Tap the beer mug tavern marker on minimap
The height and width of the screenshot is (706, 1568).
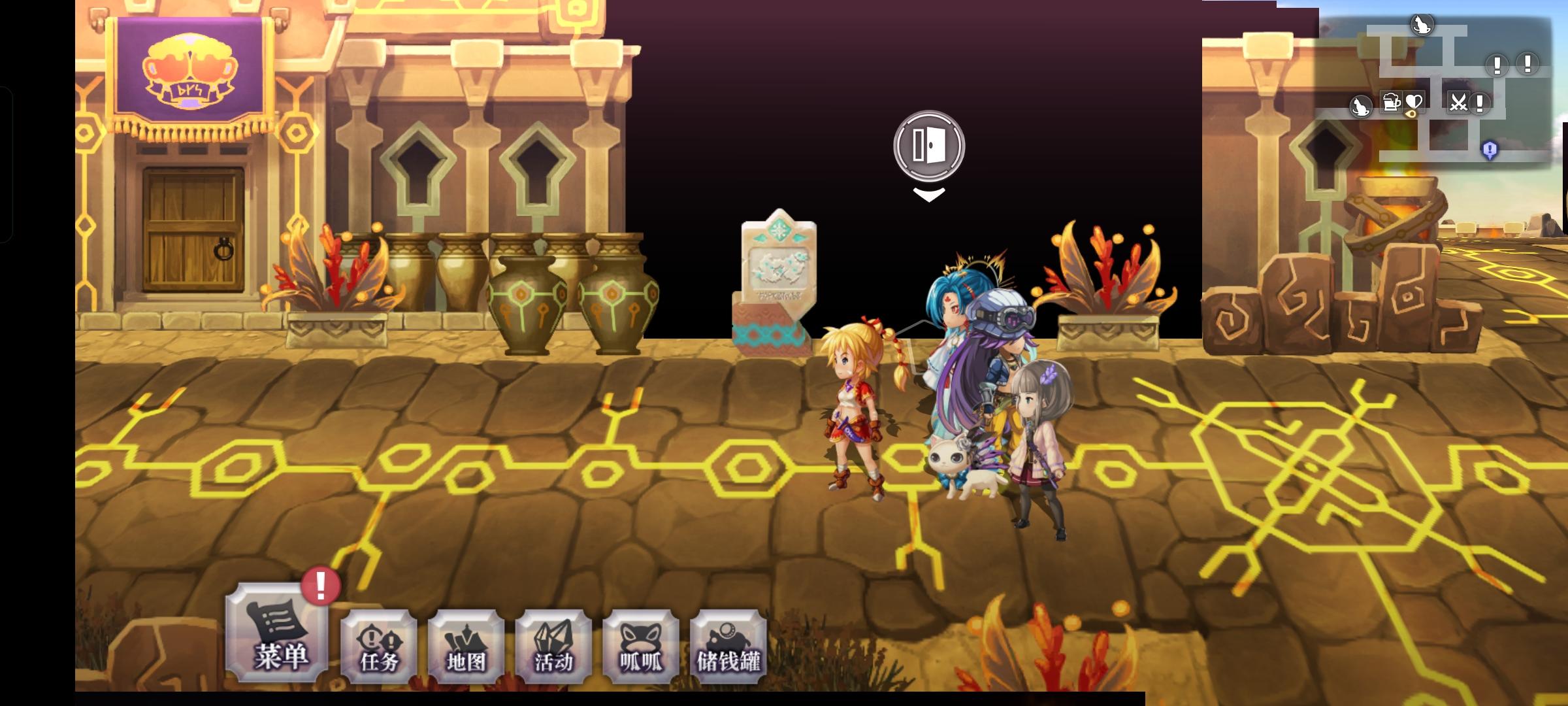coord(1392,102)
